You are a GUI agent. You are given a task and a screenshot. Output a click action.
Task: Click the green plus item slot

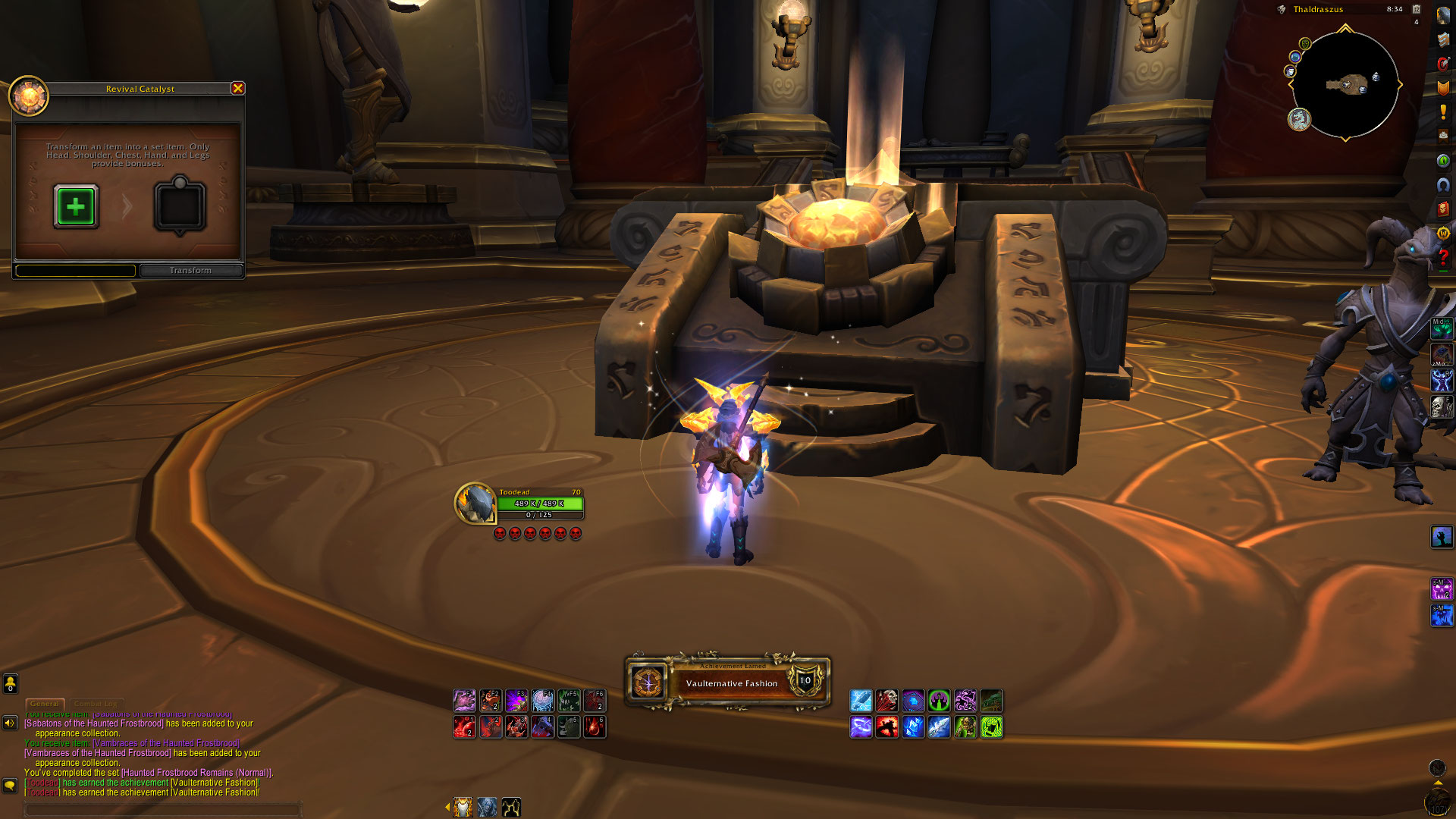coord(76,206)
